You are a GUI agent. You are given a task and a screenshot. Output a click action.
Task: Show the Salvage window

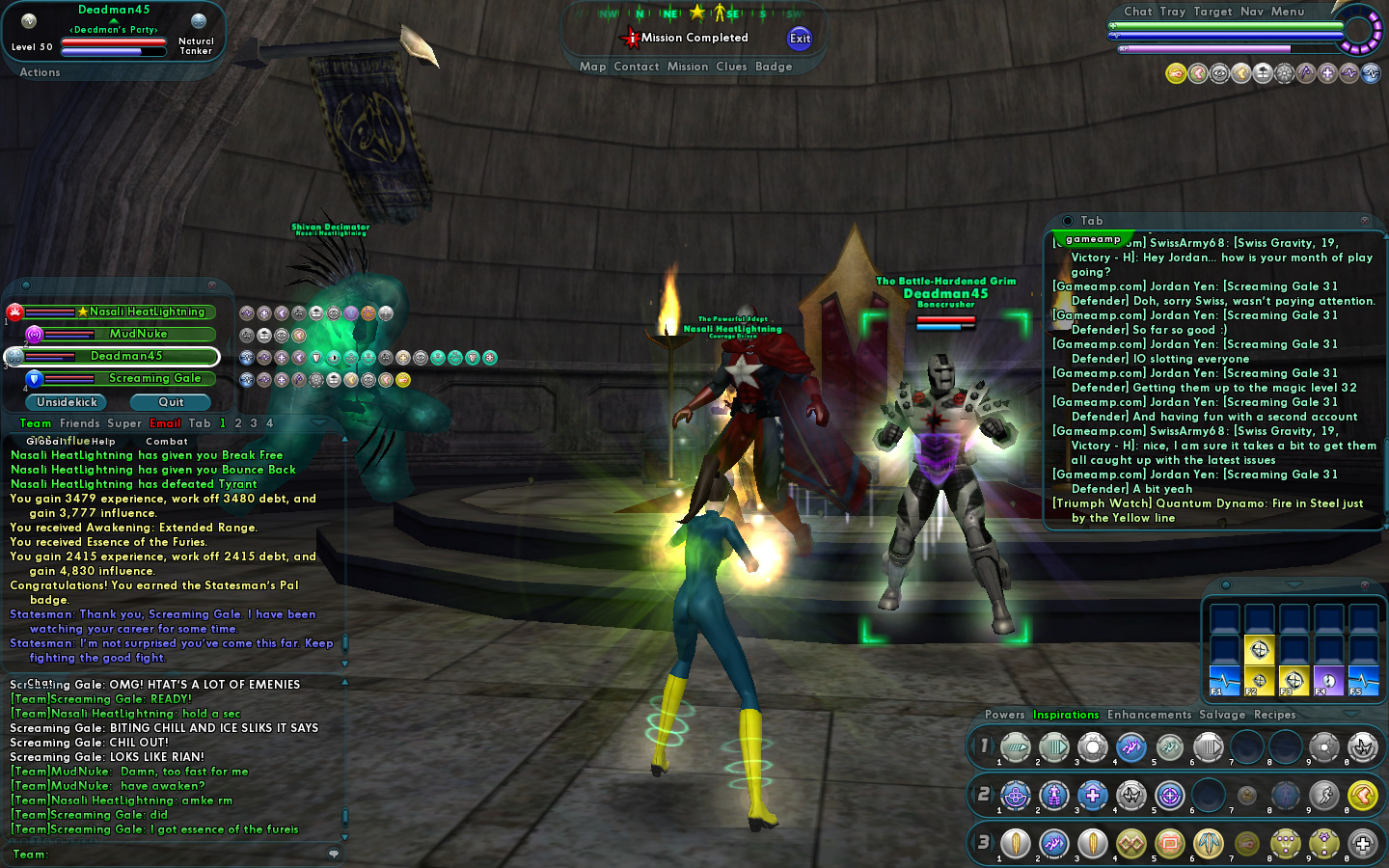(x=1222, y=715)
